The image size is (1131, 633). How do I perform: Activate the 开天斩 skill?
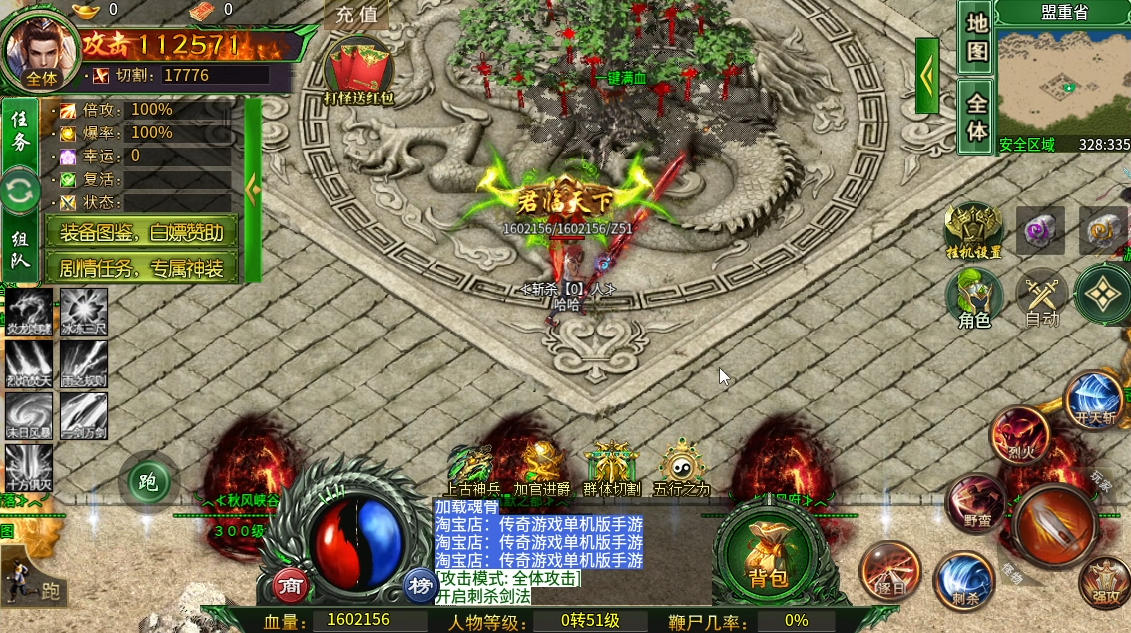(x=1094, y=398)
